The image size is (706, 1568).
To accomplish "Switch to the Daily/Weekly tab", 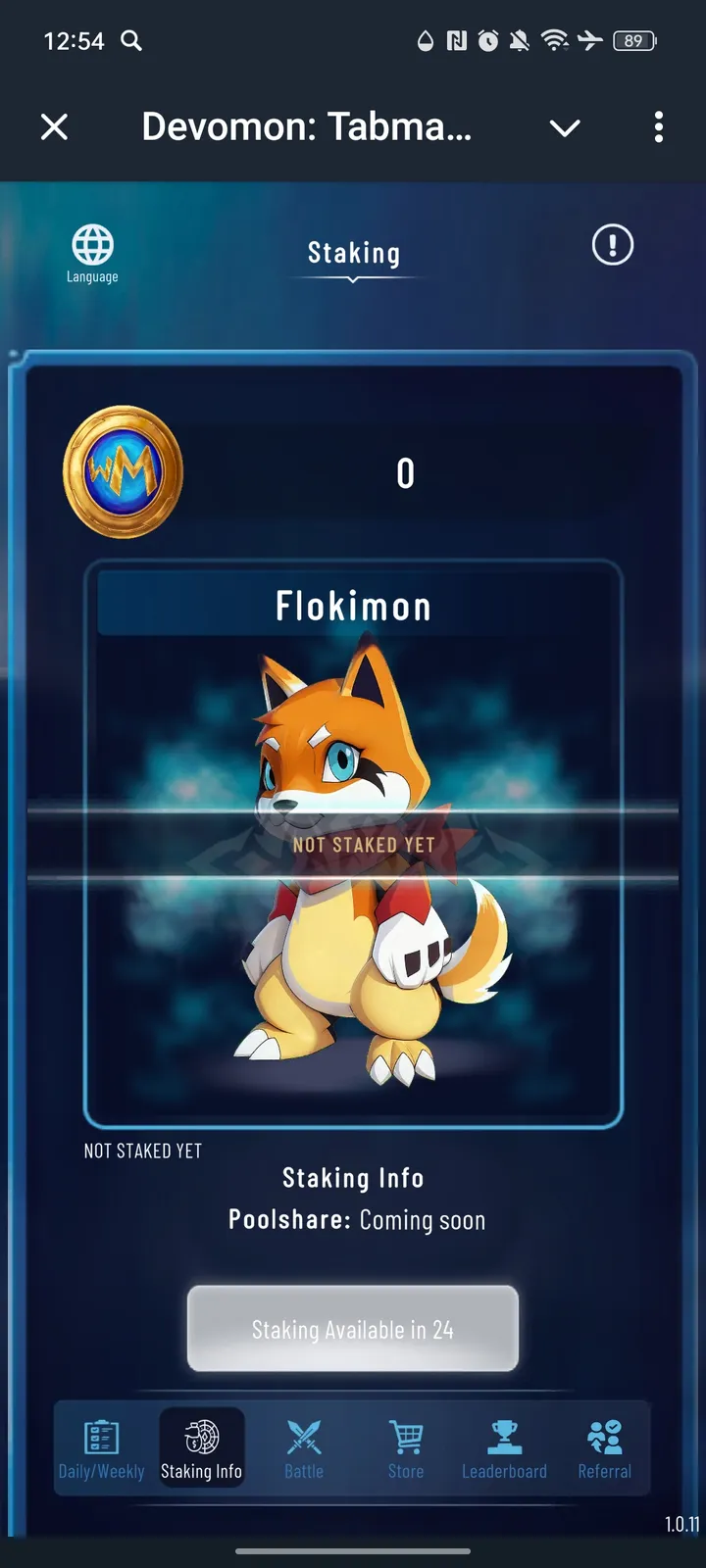I will [102, 1448].
